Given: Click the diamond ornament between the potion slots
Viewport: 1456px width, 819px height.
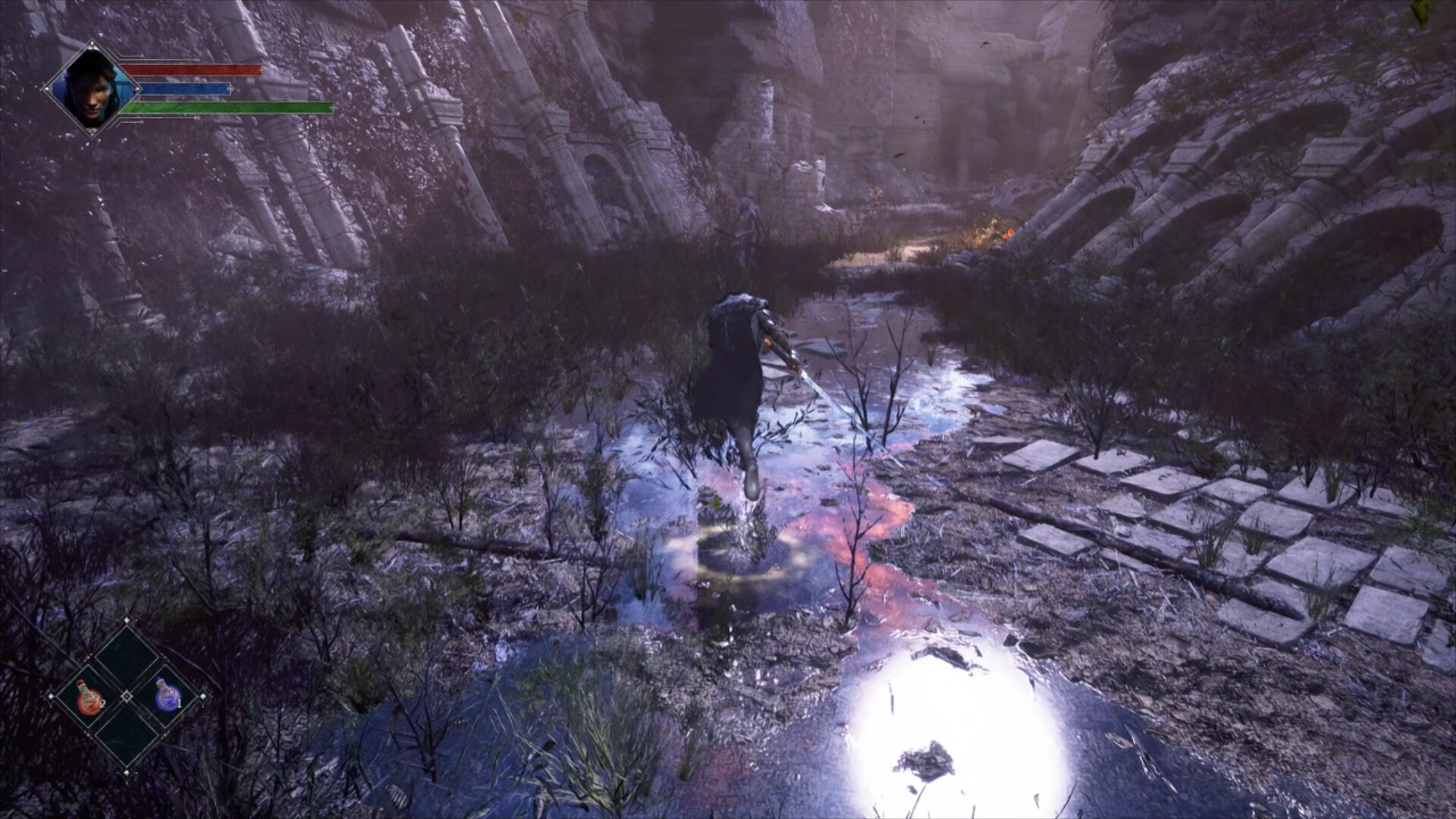Looking at the screenshot, I should pos(127,696).
